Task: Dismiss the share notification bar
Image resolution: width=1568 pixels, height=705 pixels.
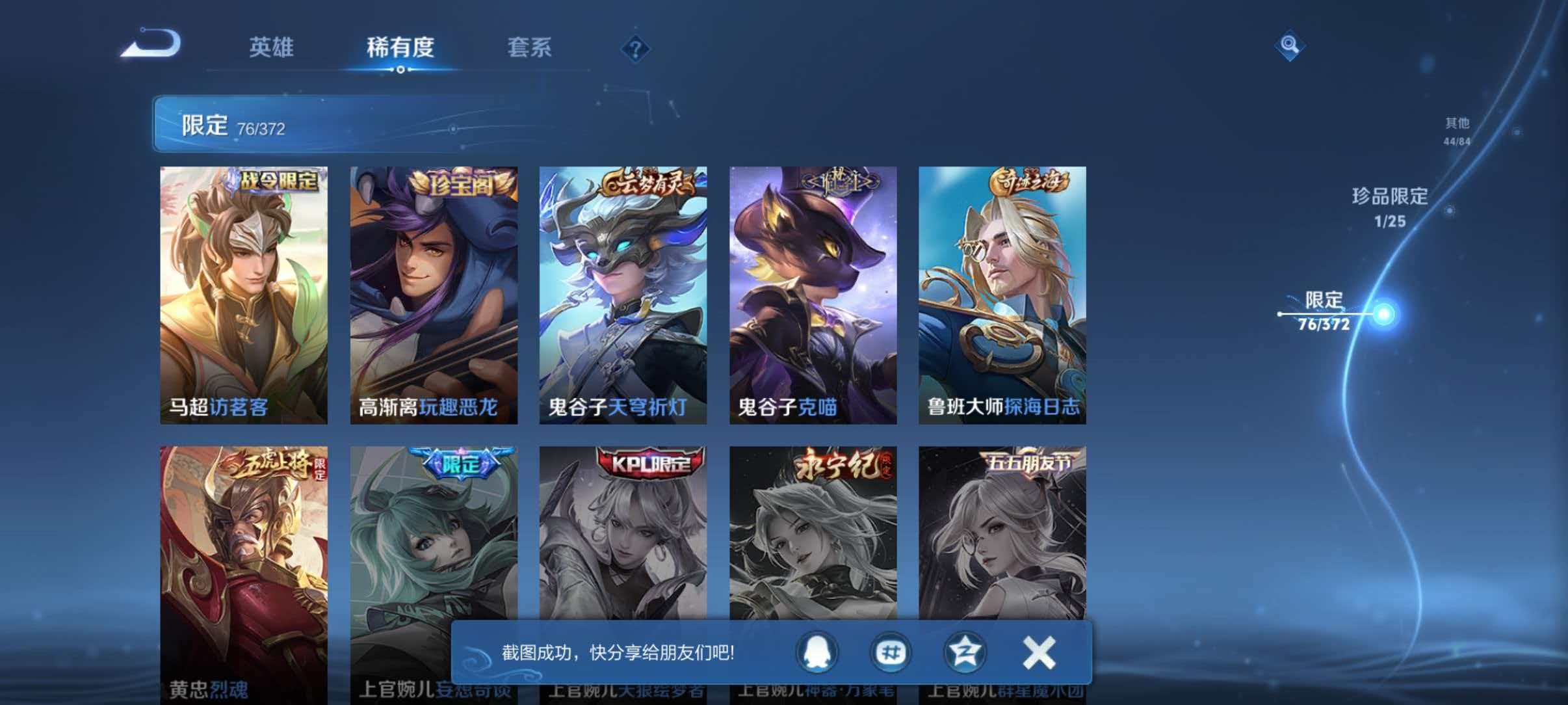Action: (1038, 654)
